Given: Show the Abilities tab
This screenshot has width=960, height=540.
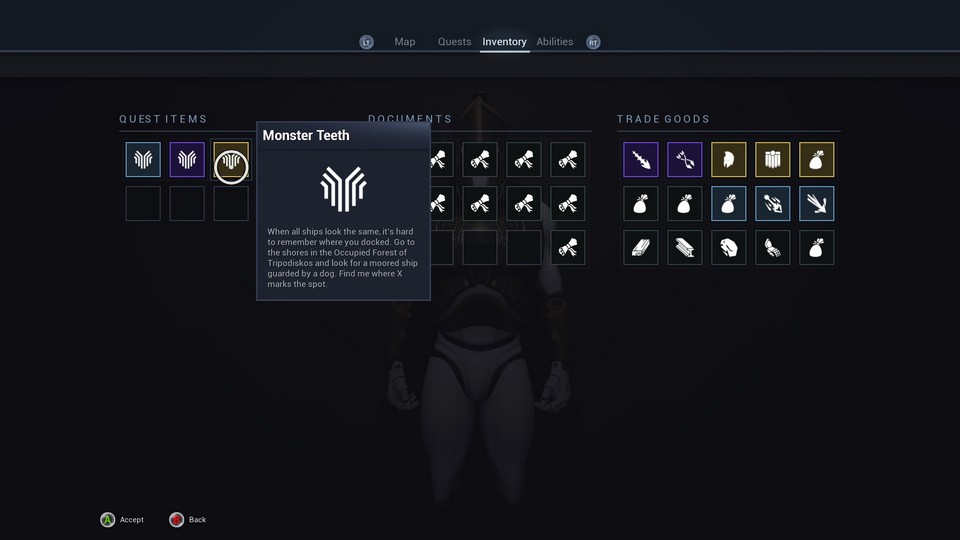Looking at the screenshot, I should click(x=554, y=42).
